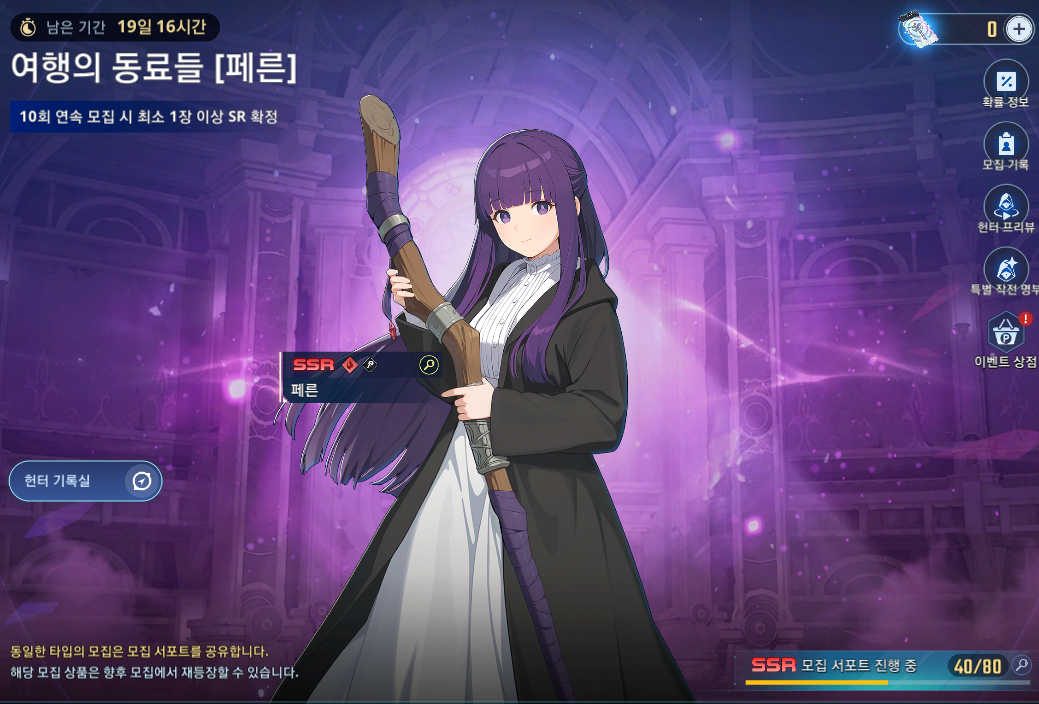Open 모집 기록 recruitment history
This screenshot has width=1039, height=704.
1006,143
